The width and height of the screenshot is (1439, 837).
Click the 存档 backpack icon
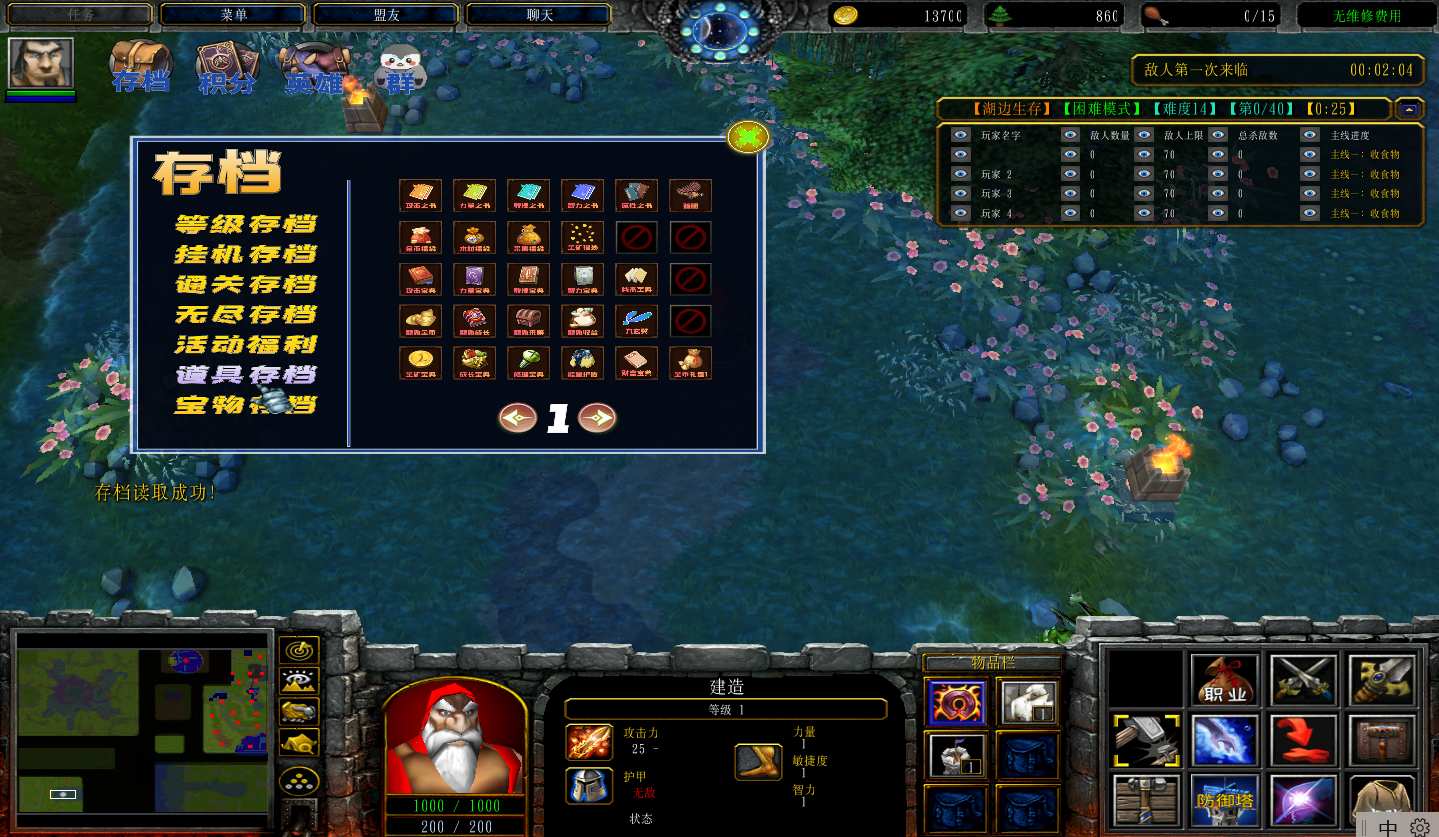pyautogui.click(x=140, y=66)
